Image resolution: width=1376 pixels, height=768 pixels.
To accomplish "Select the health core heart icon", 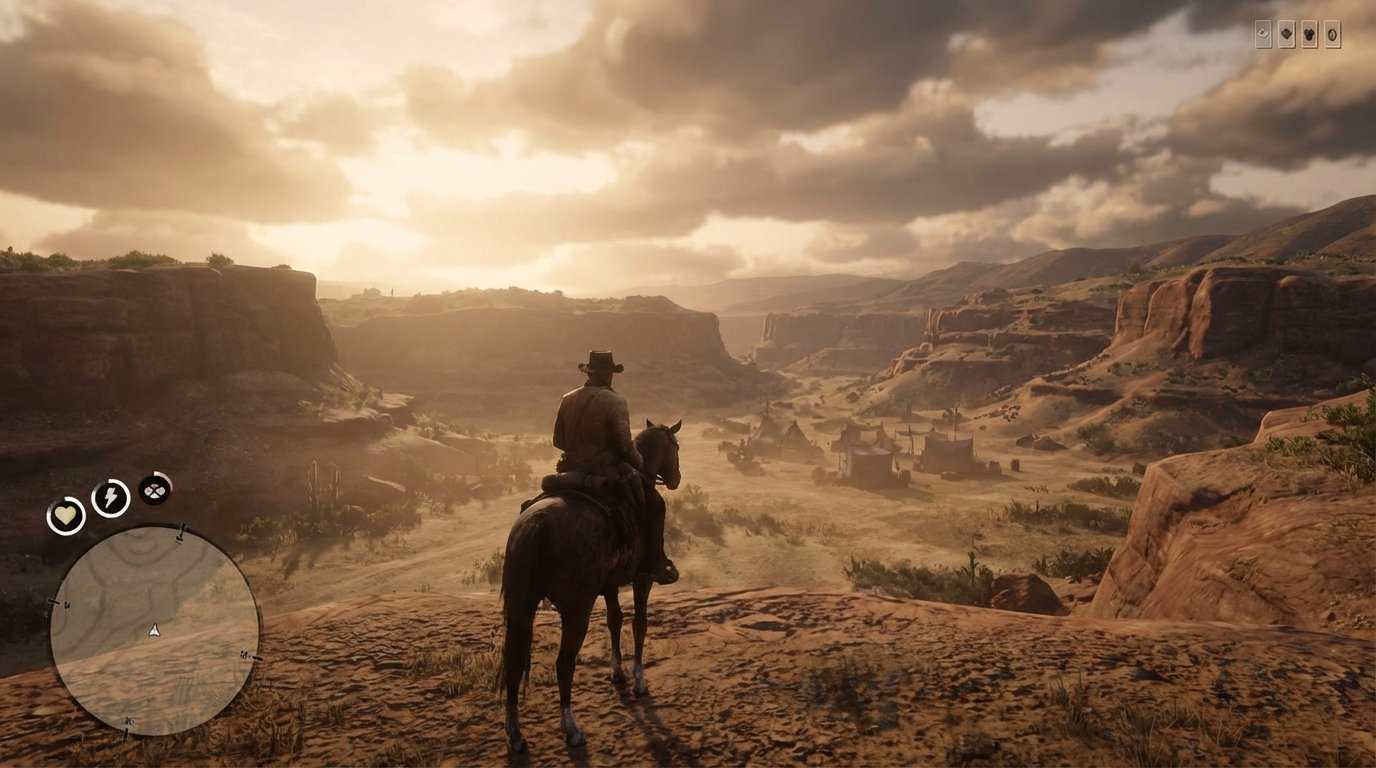I will tap(67, 513).
